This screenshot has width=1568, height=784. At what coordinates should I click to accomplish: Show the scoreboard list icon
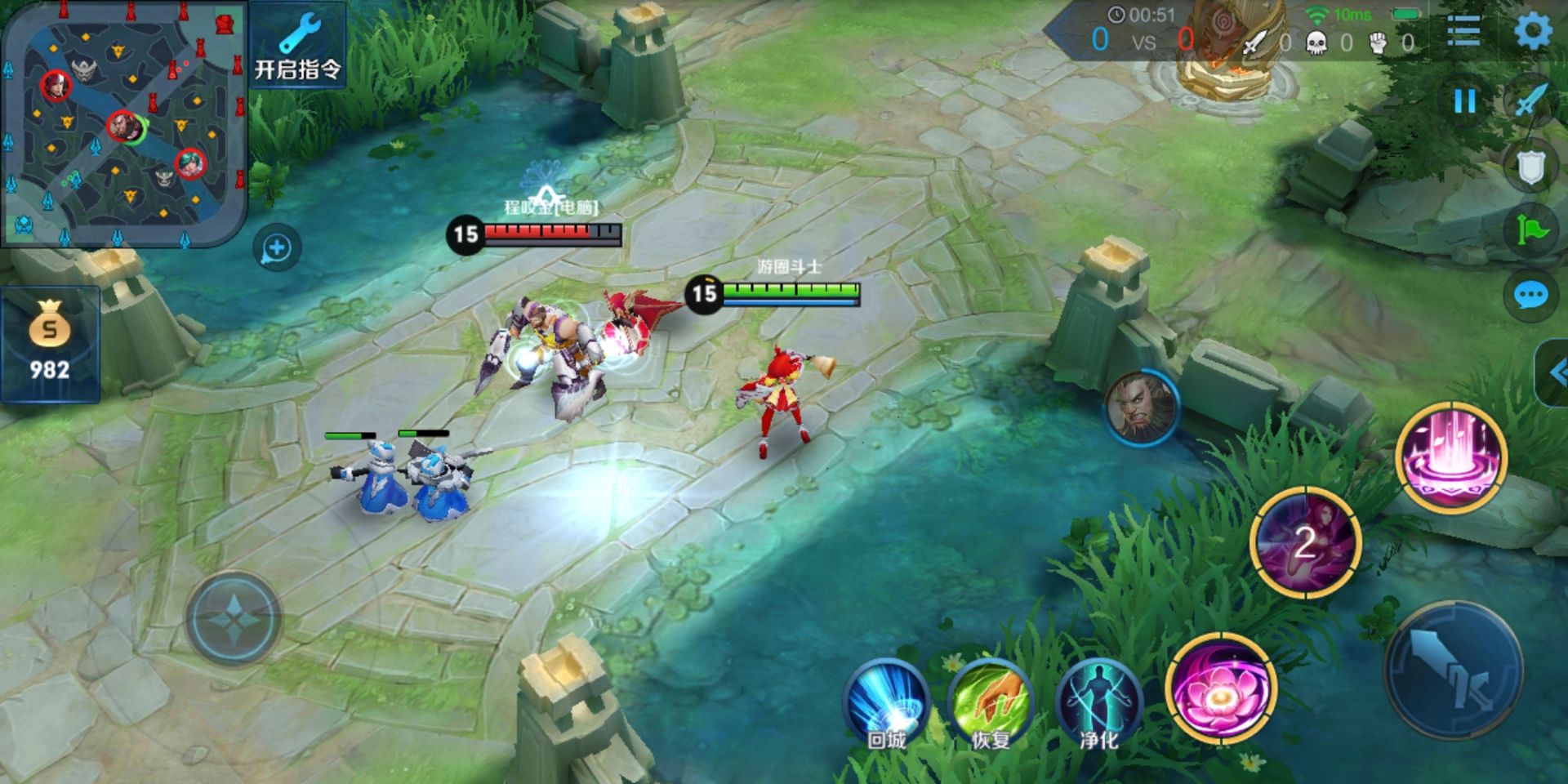click(1463, 33)
